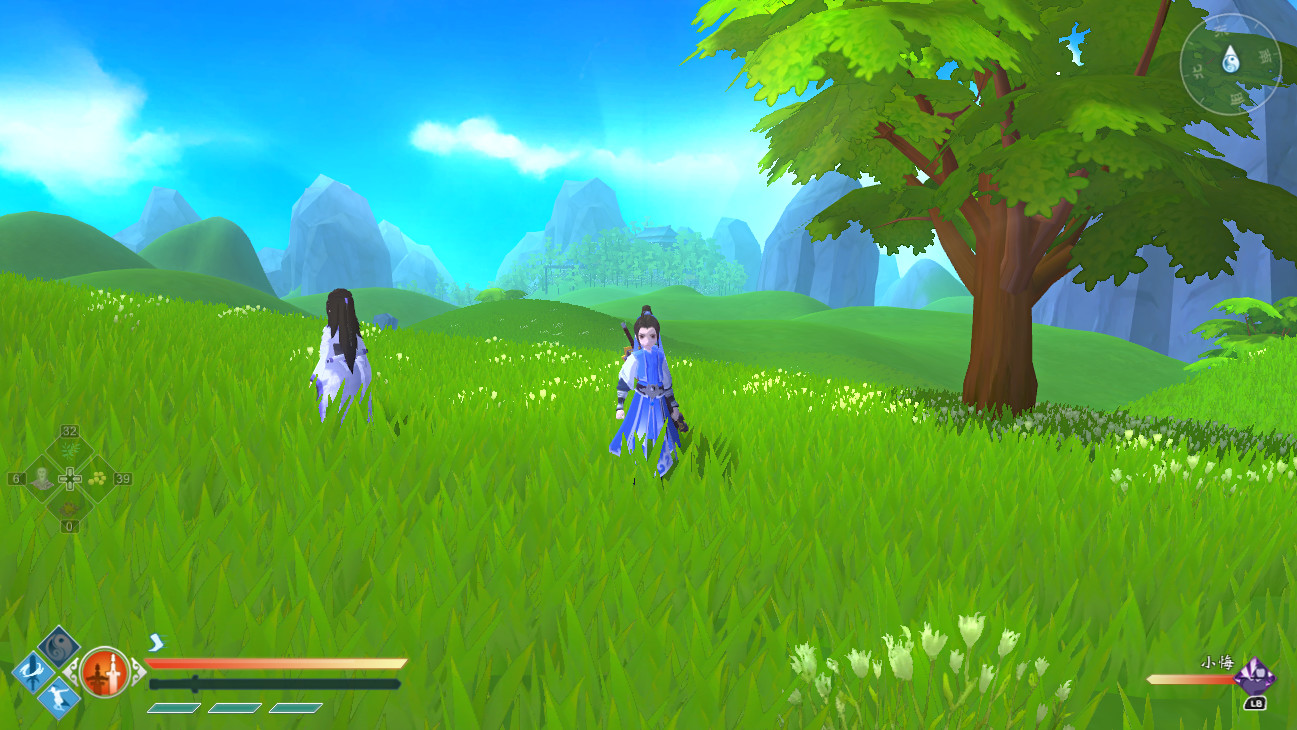1297x730 pixels.
Task: Click the d-pad cross in quick-item wheel
Action: coord(70,478)
